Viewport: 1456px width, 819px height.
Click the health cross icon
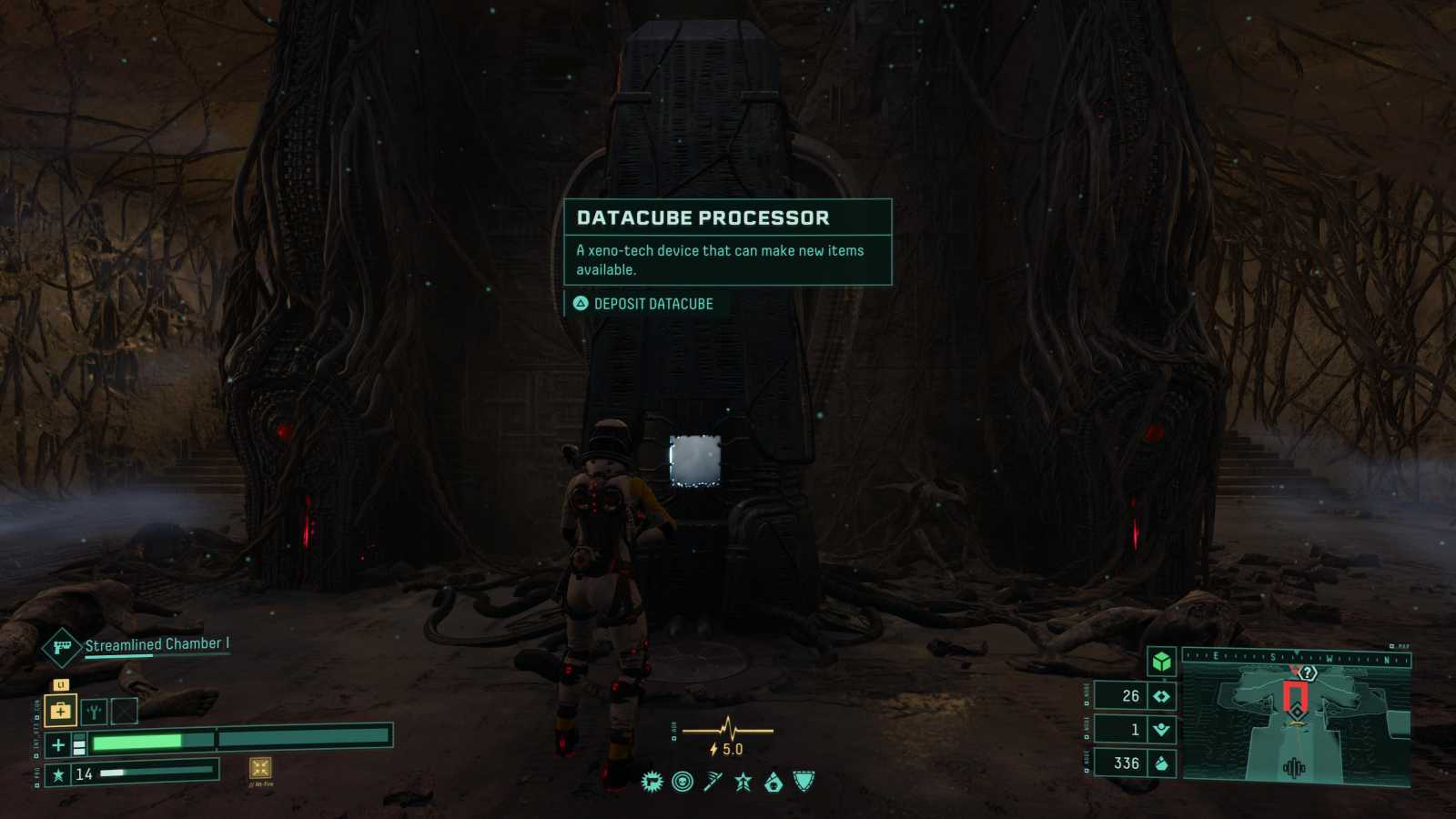[x=58, y=745]
